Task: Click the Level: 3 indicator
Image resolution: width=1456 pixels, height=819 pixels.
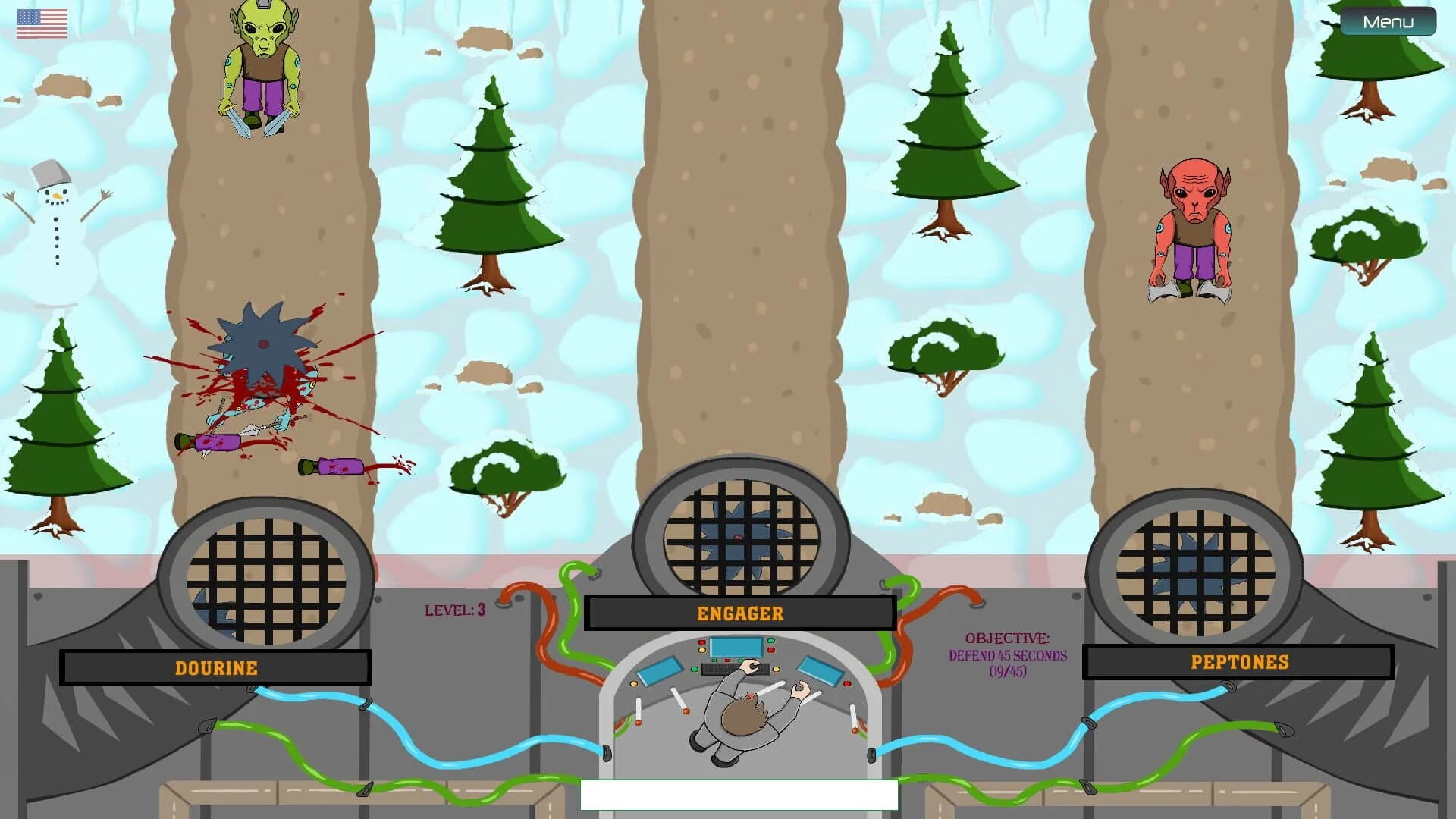Action: [x=453, y=610]
